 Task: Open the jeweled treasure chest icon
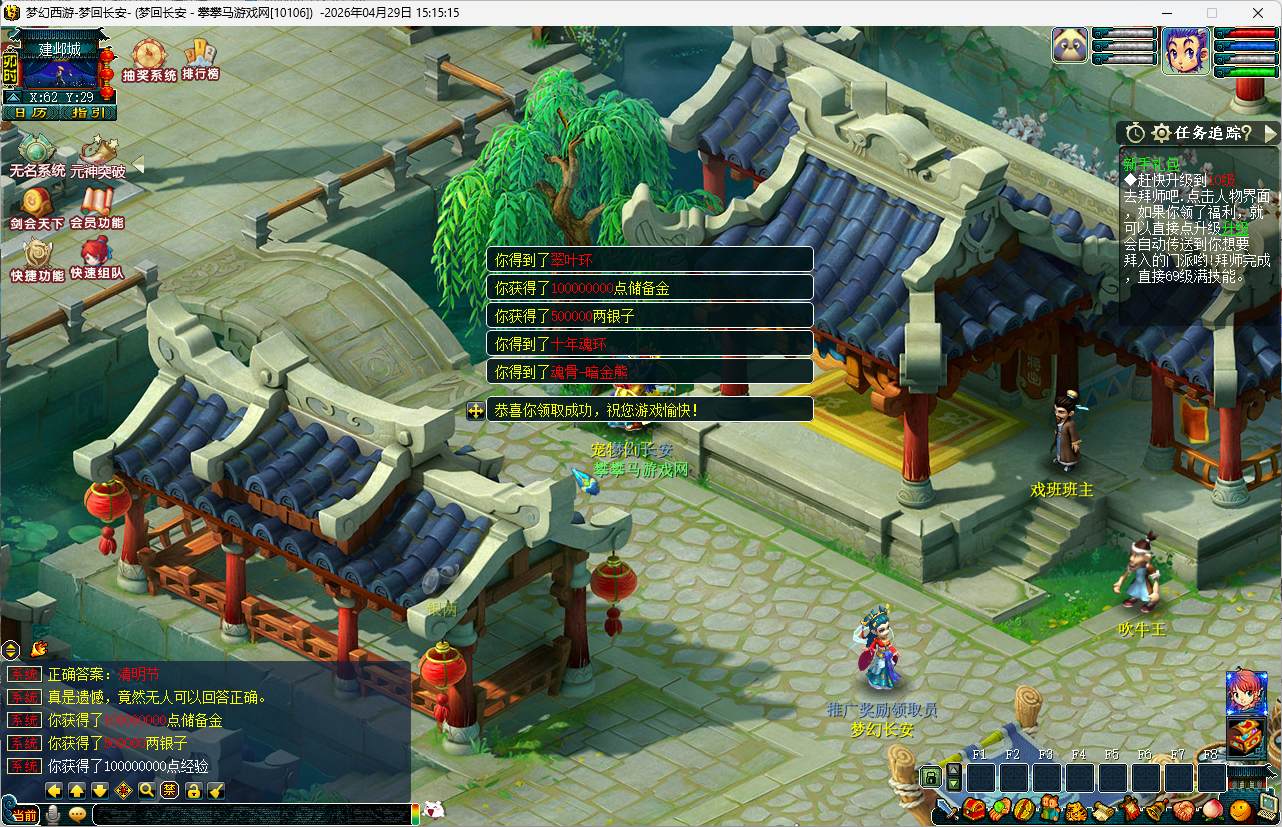tap(1246, 738)
